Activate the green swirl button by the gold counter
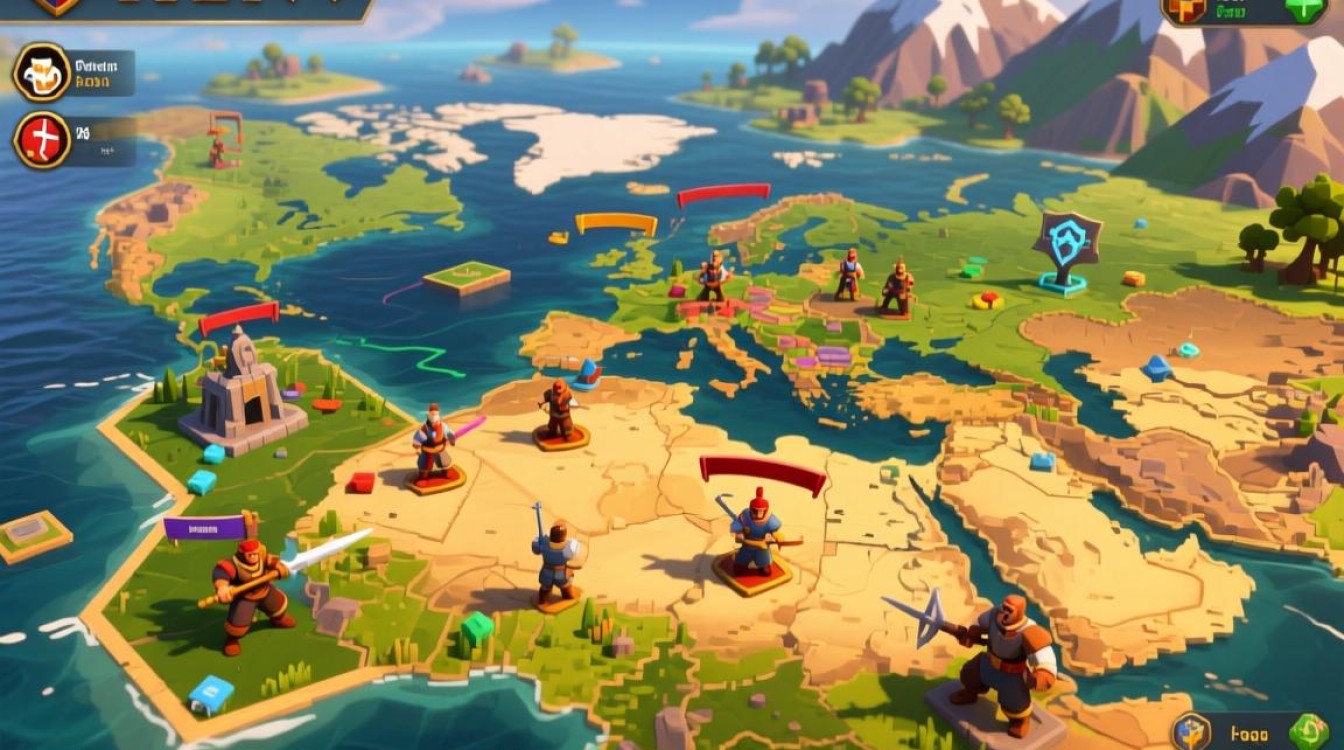 coord(1308,731)
